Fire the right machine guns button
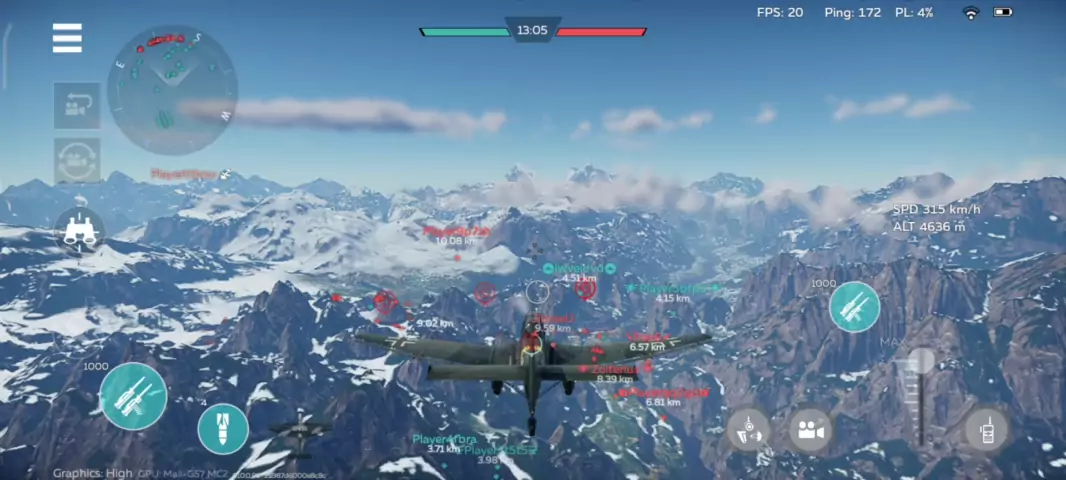Image resolution: width=1066 pixels, height=480 pixels. (854, 307)
